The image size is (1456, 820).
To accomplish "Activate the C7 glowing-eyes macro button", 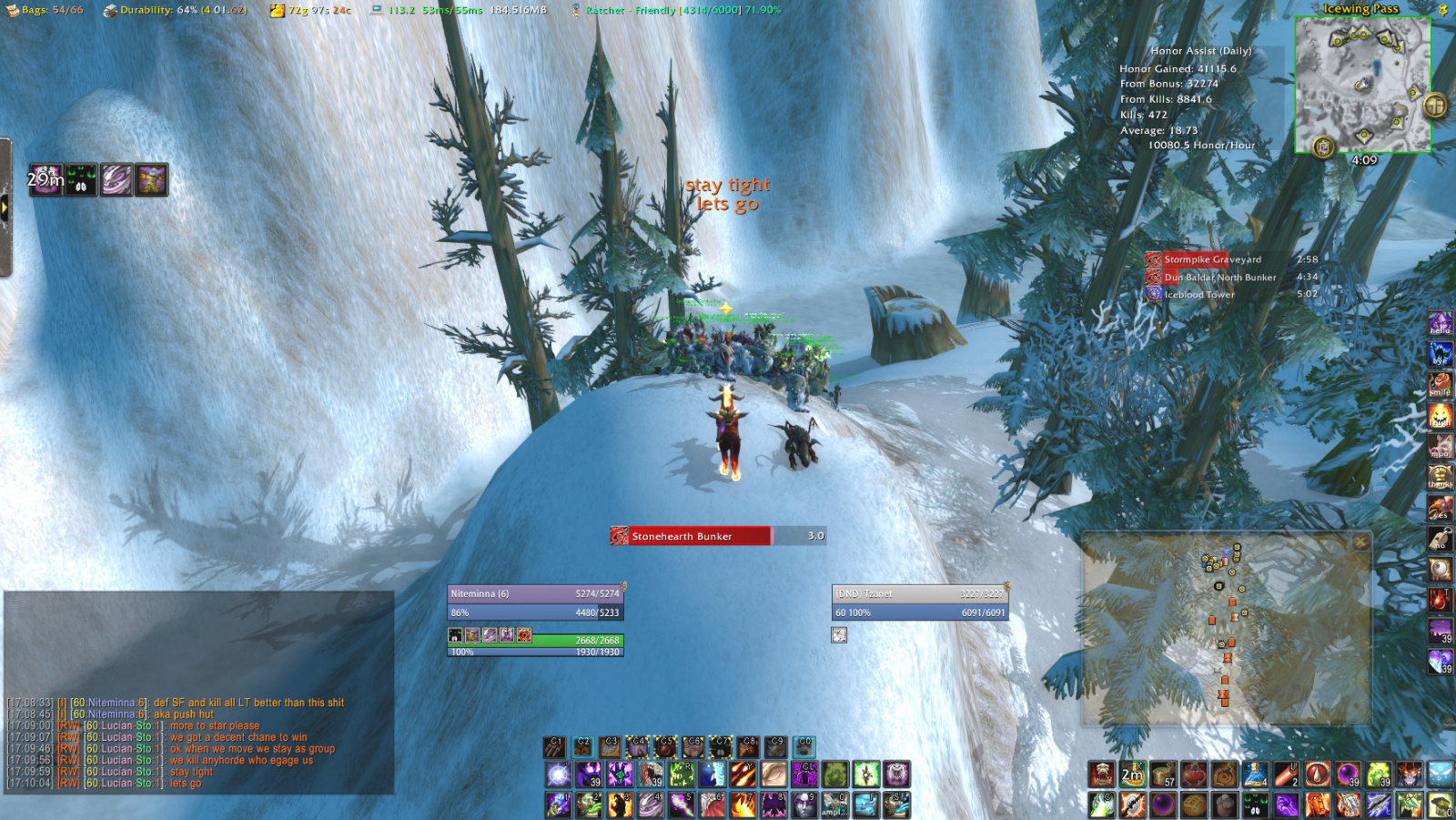I will point(721,748).
